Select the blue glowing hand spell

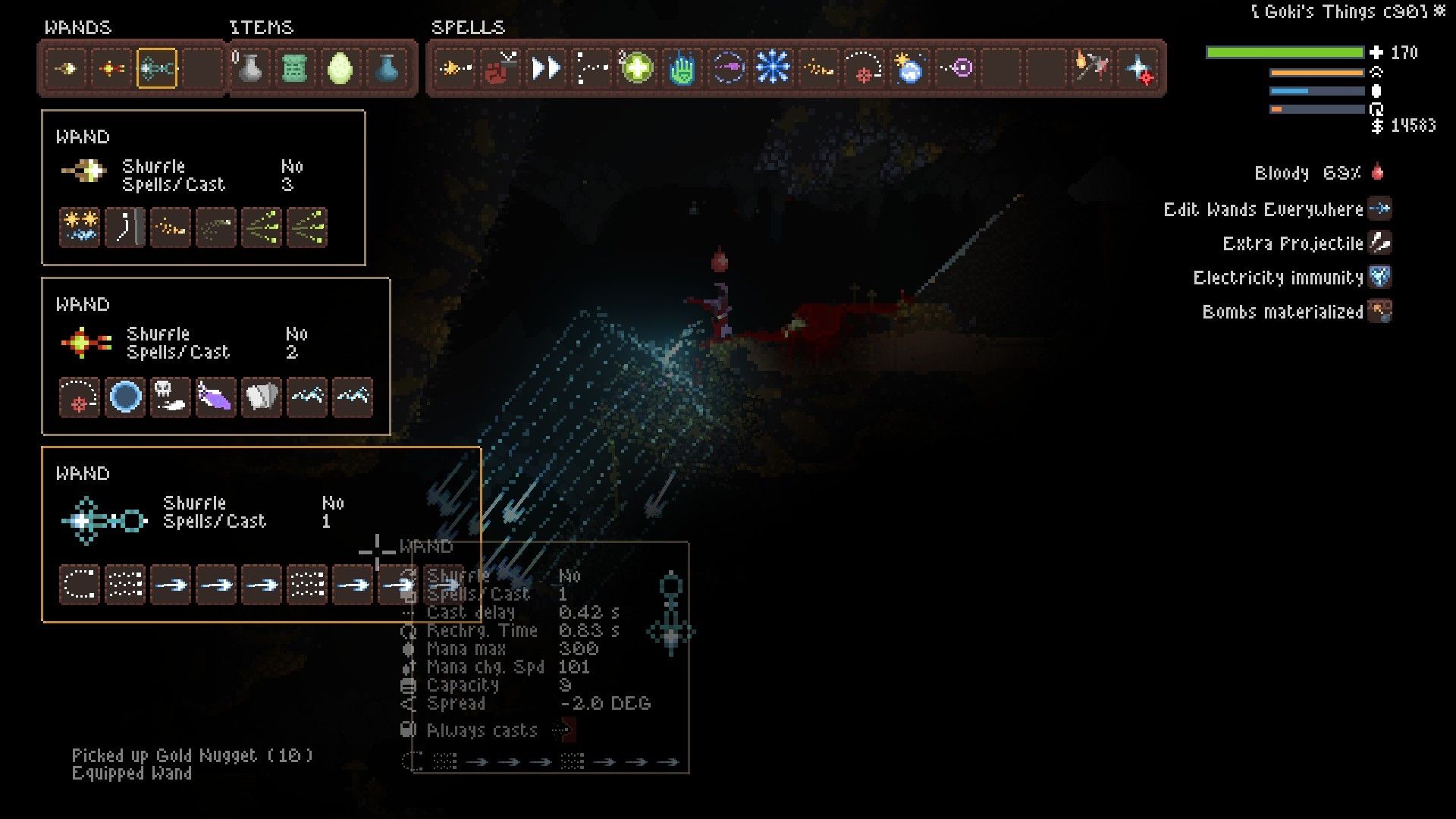tap(682, 69)
